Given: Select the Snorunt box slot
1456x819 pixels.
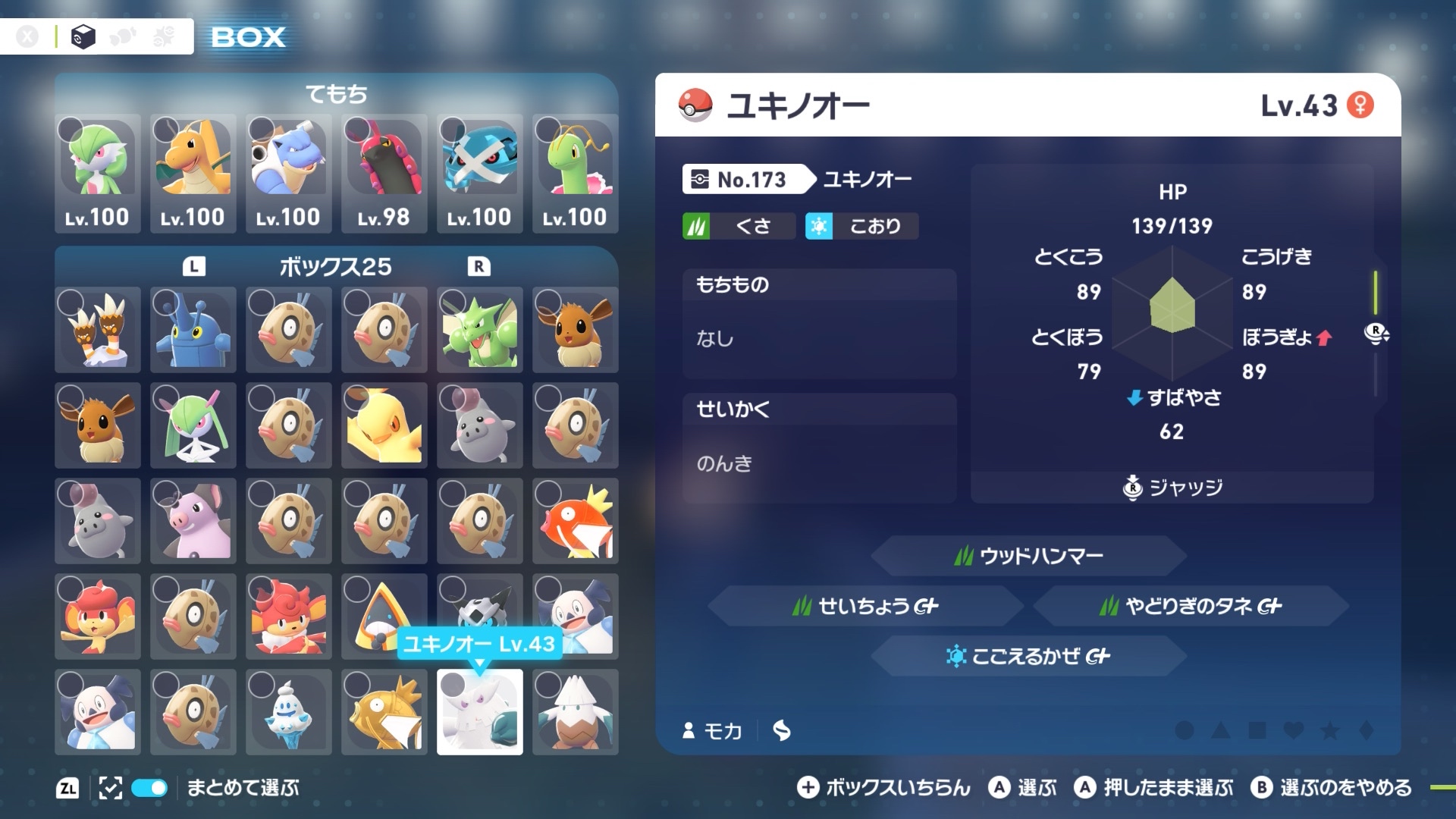Looking at the screenshot, I should point(384,617).
